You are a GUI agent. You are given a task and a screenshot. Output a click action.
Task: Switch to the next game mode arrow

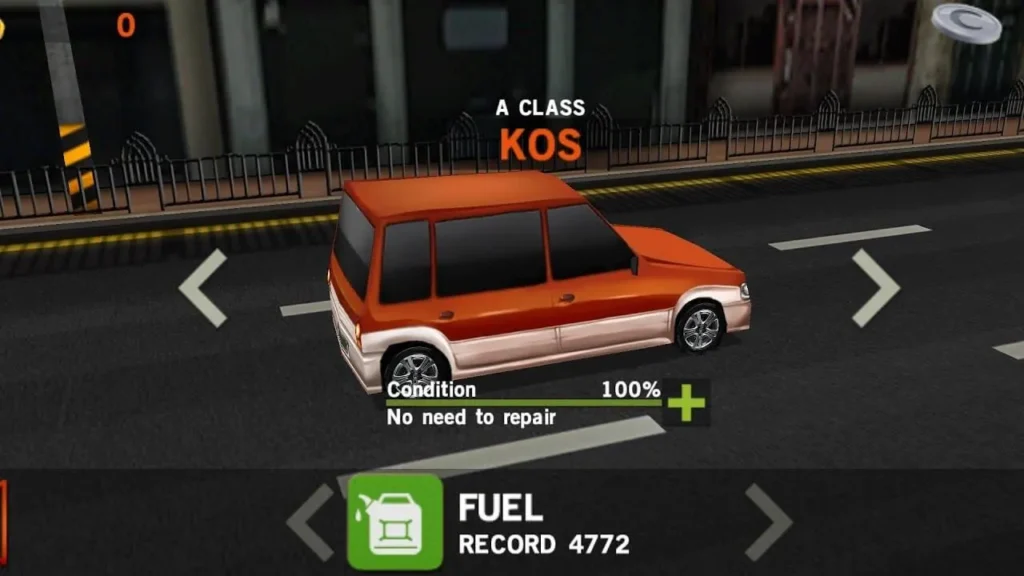768,522
